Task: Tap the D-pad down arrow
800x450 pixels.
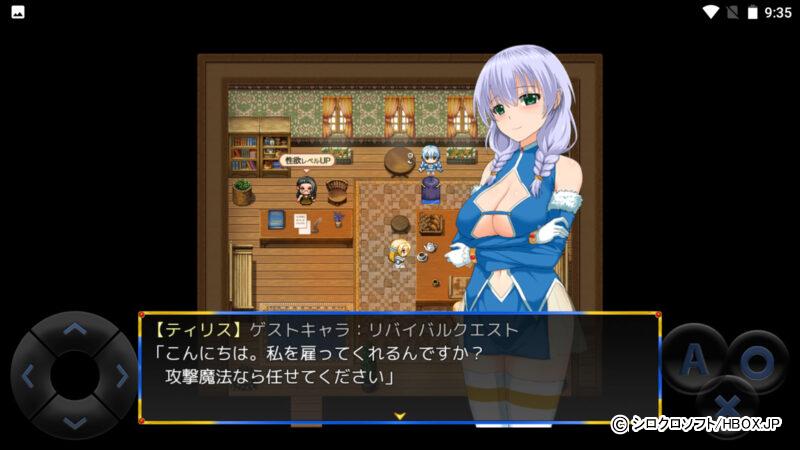Action: (75, 422)
